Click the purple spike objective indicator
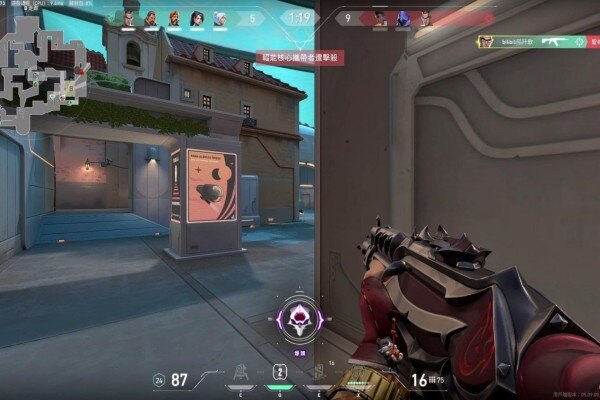The height and width of the screenshot is (400, 600). [299, 320]
